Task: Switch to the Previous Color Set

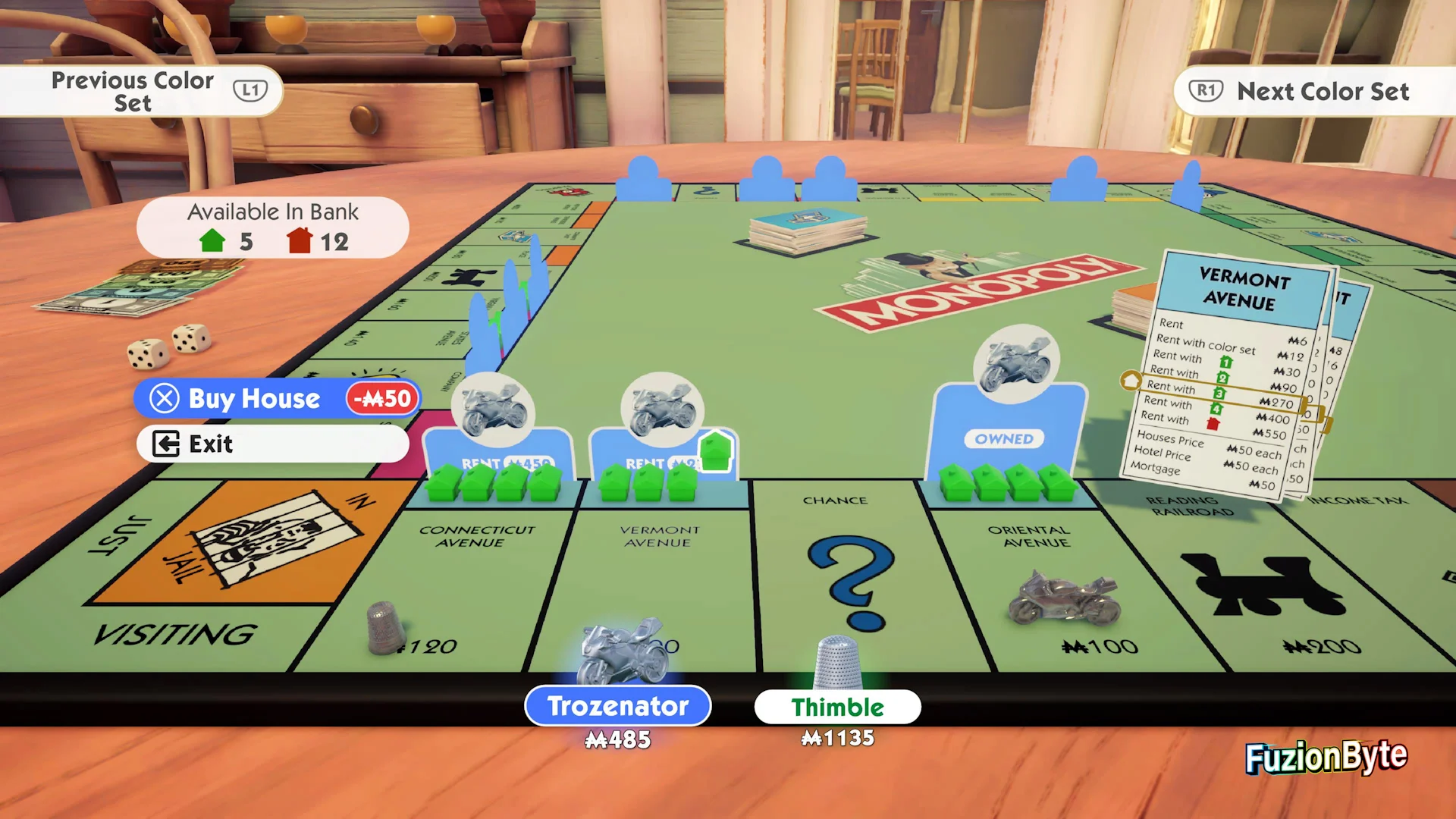Action: coord(141,91)
